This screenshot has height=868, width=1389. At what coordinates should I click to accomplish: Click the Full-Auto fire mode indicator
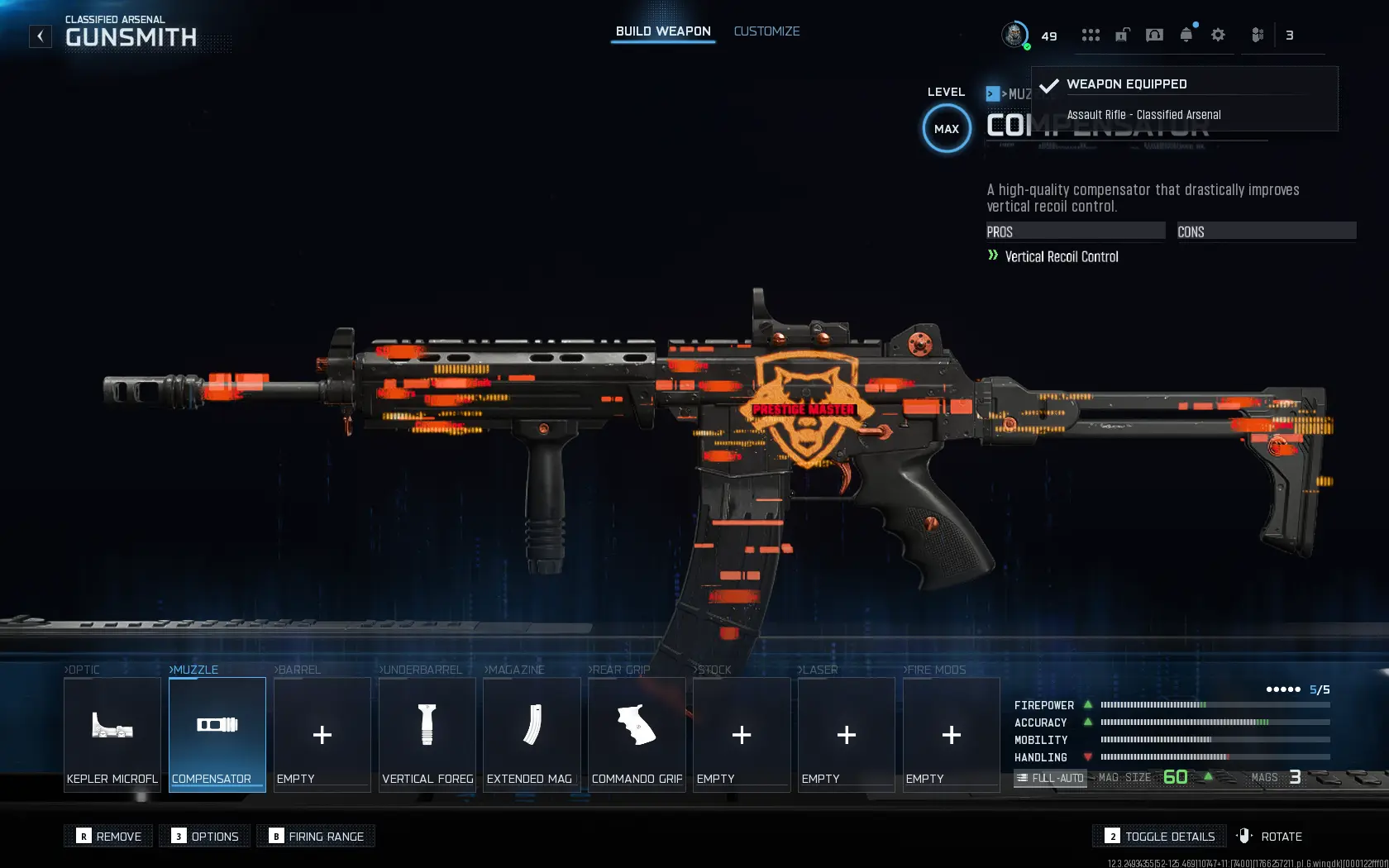[1050, 778]
